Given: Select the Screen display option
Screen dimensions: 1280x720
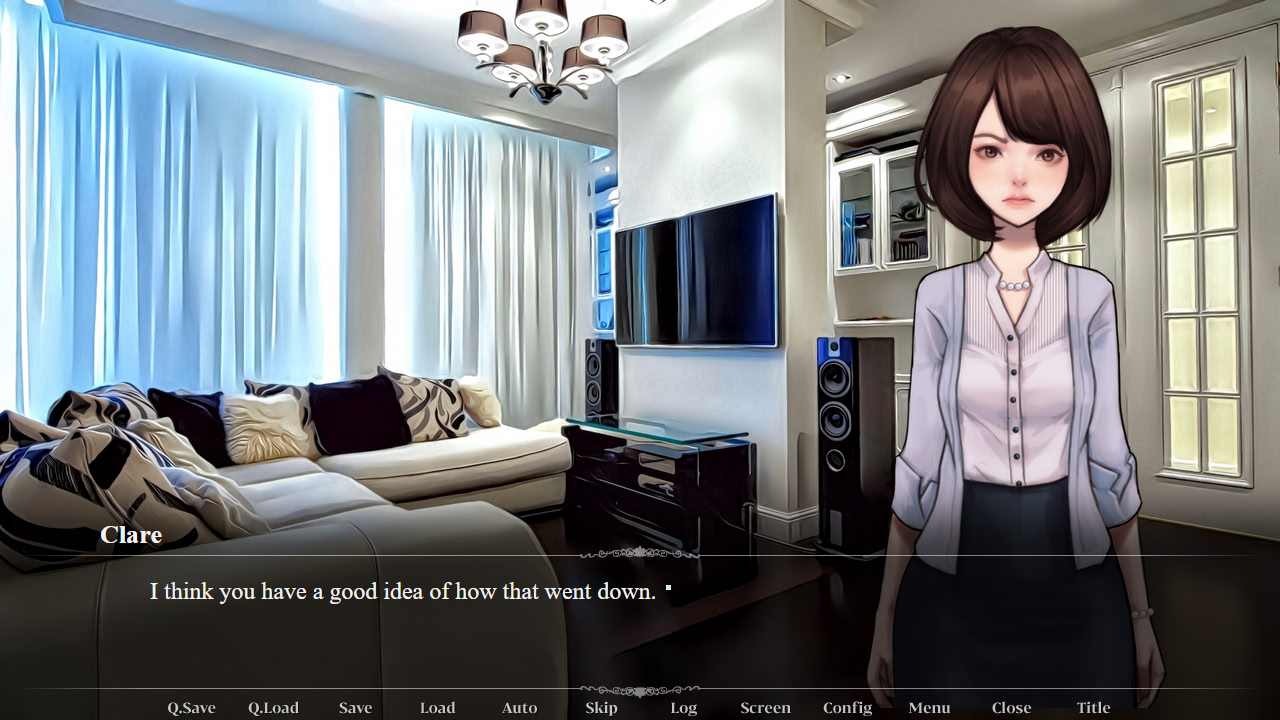Looking at the screenshot, I should click(x=765, y=707).
